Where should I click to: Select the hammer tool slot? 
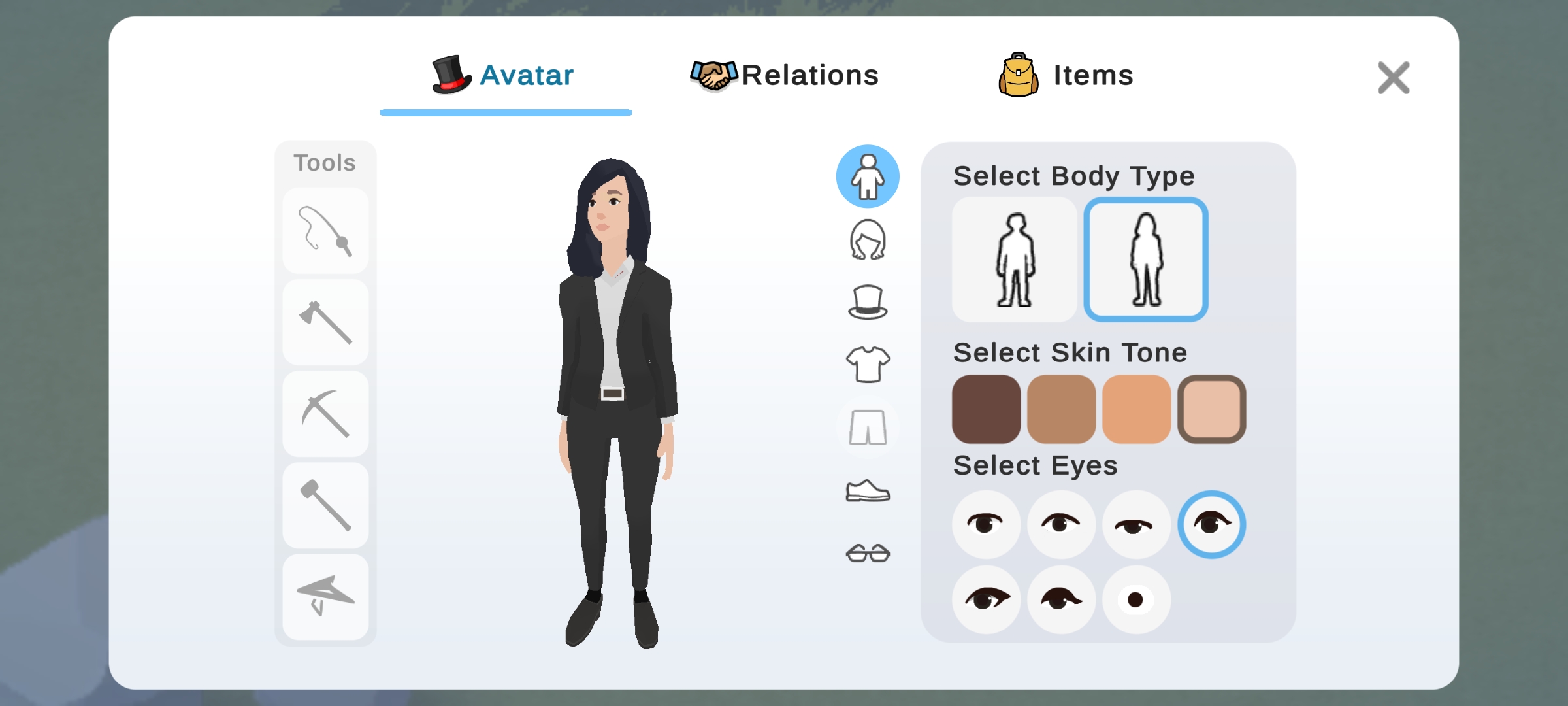click(325, 505)
